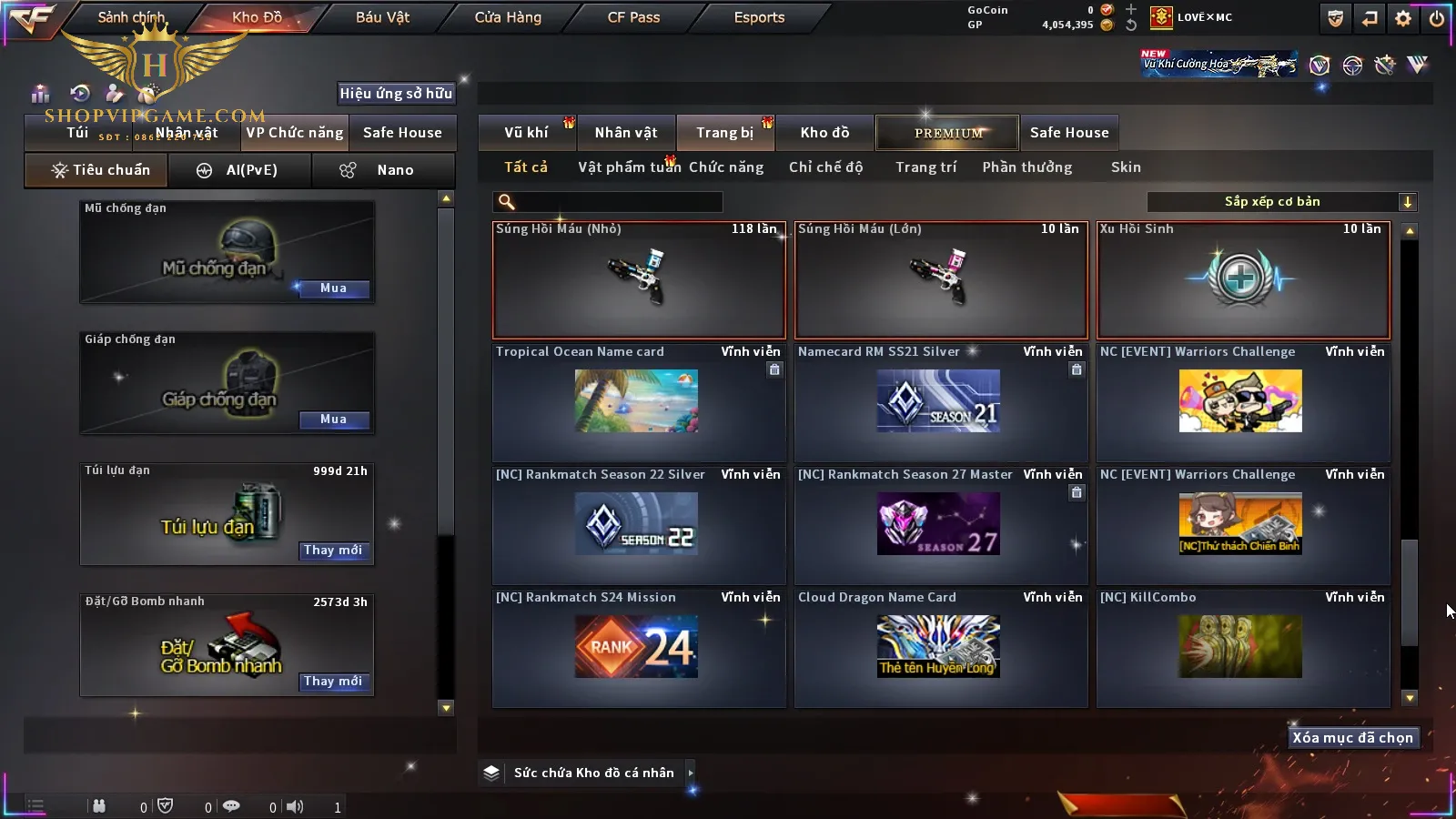Switch to the Vũ khí tab
This screenshot has width=1456, height=819.
526,133
